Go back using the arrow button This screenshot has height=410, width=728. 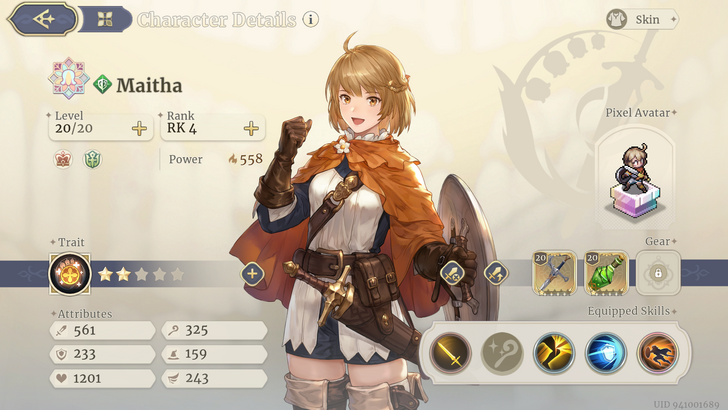(x=42, y=18)
